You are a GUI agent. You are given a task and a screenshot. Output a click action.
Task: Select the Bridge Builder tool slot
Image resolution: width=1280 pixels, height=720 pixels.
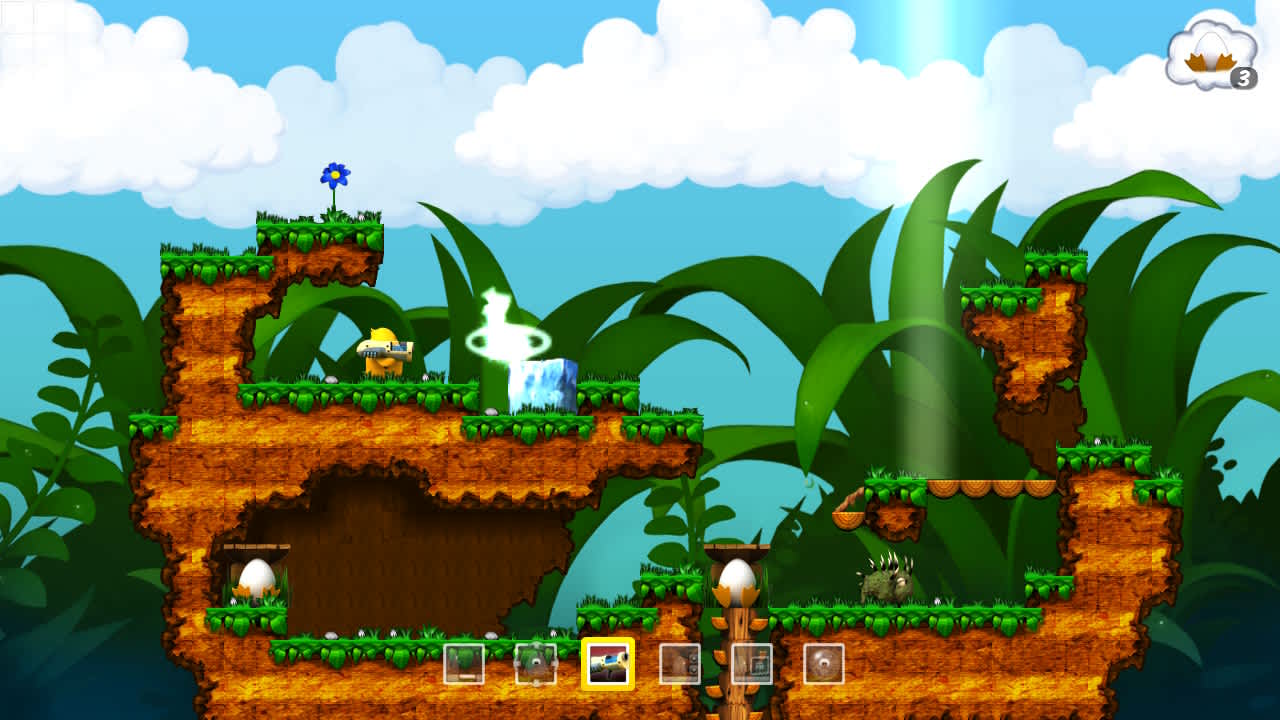click(x=464, y=663)
